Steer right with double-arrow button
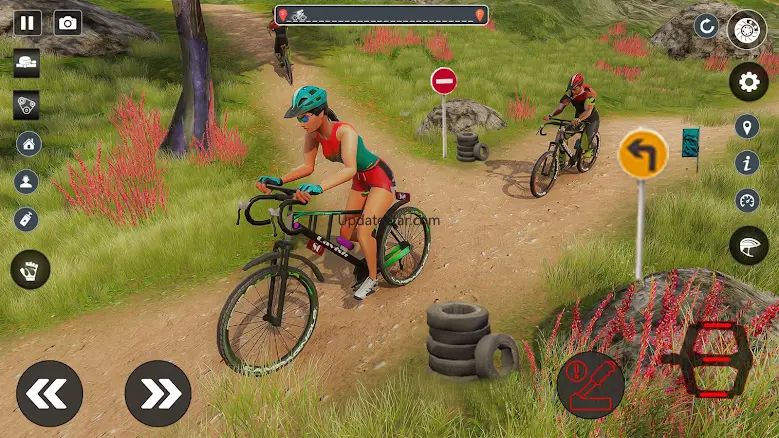 coord(158,393)
